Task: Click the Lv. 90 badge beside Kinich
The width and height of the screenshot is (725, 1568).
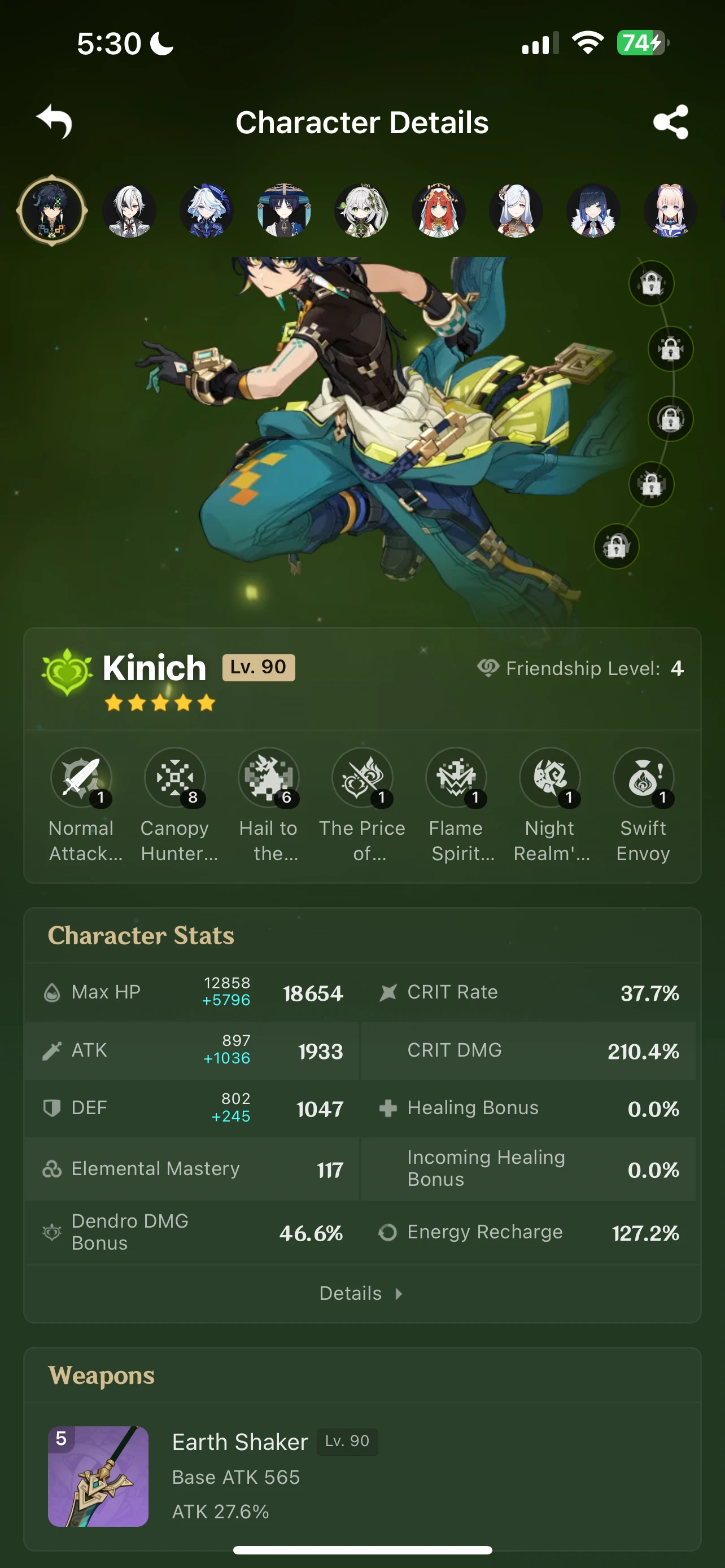Action: tap(258, 667)
